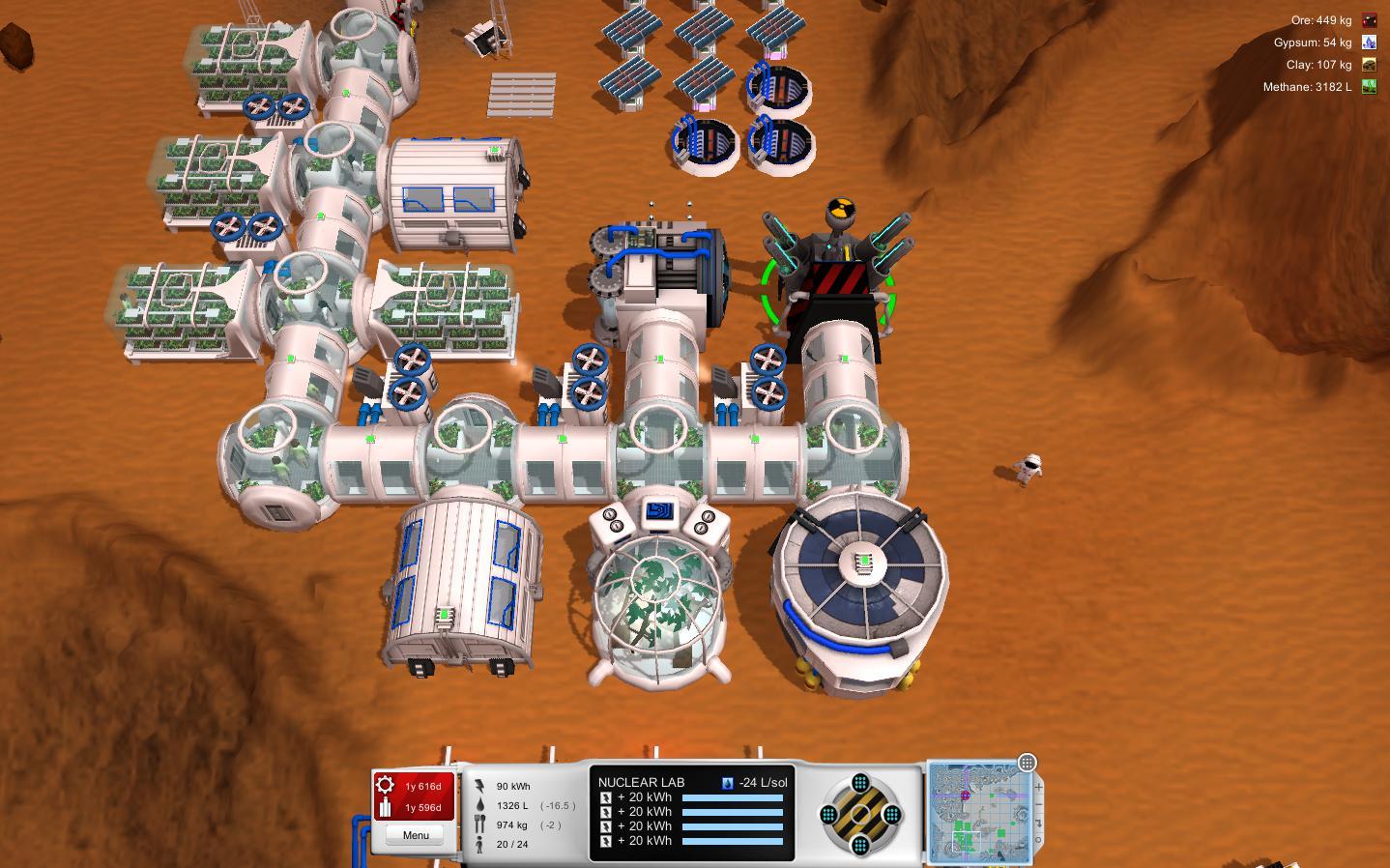Click the rotate arrow beside the minimap
Viewport: 1390px width, 868px height.
pyautogui.click(x=1039, y=825)
